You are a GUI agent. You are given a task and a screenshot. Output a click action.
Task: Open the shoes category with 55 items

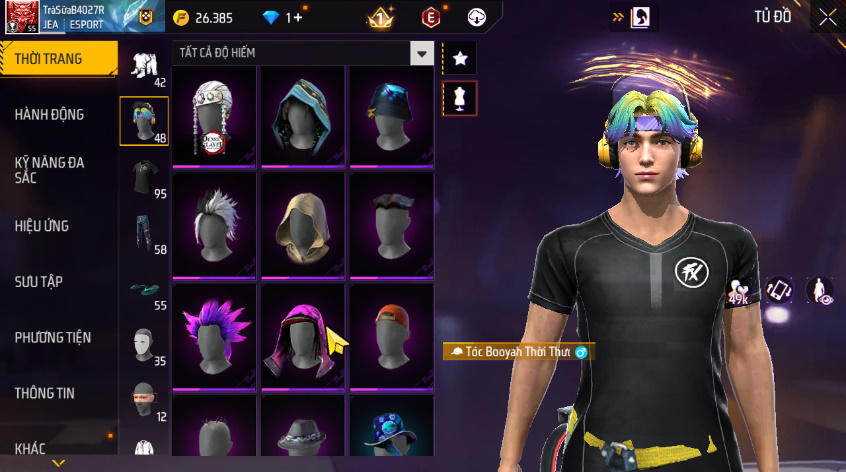[144, 291]
